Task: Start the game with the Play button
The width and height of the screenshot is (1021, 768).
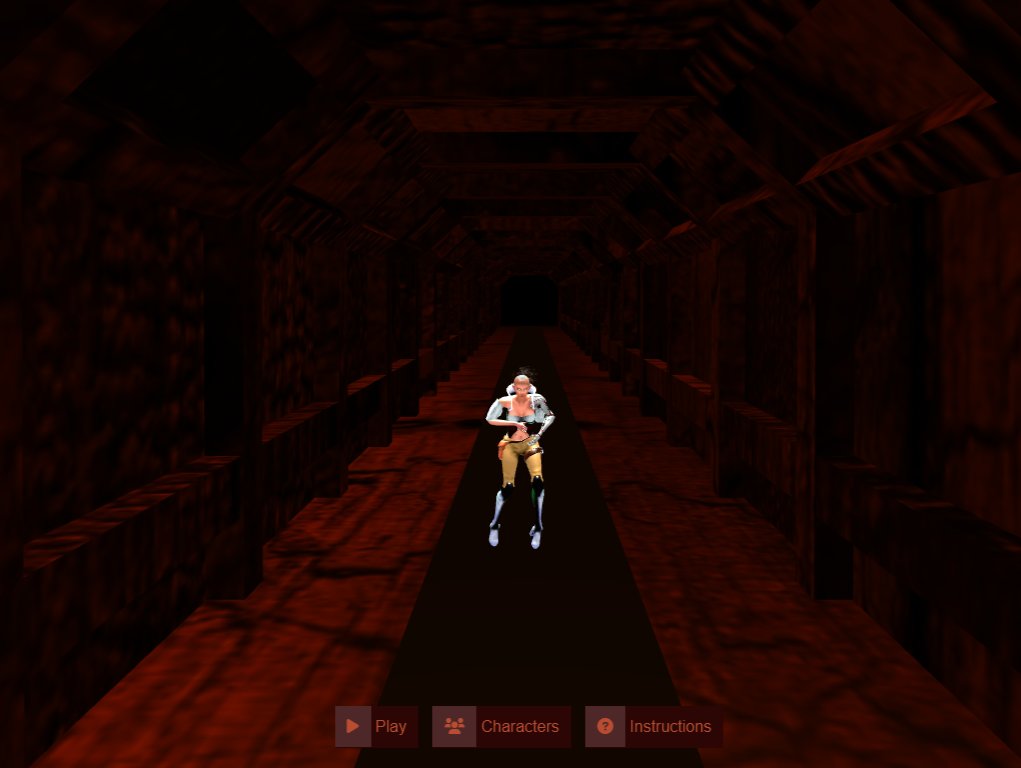Action: (x=377, y=726)
